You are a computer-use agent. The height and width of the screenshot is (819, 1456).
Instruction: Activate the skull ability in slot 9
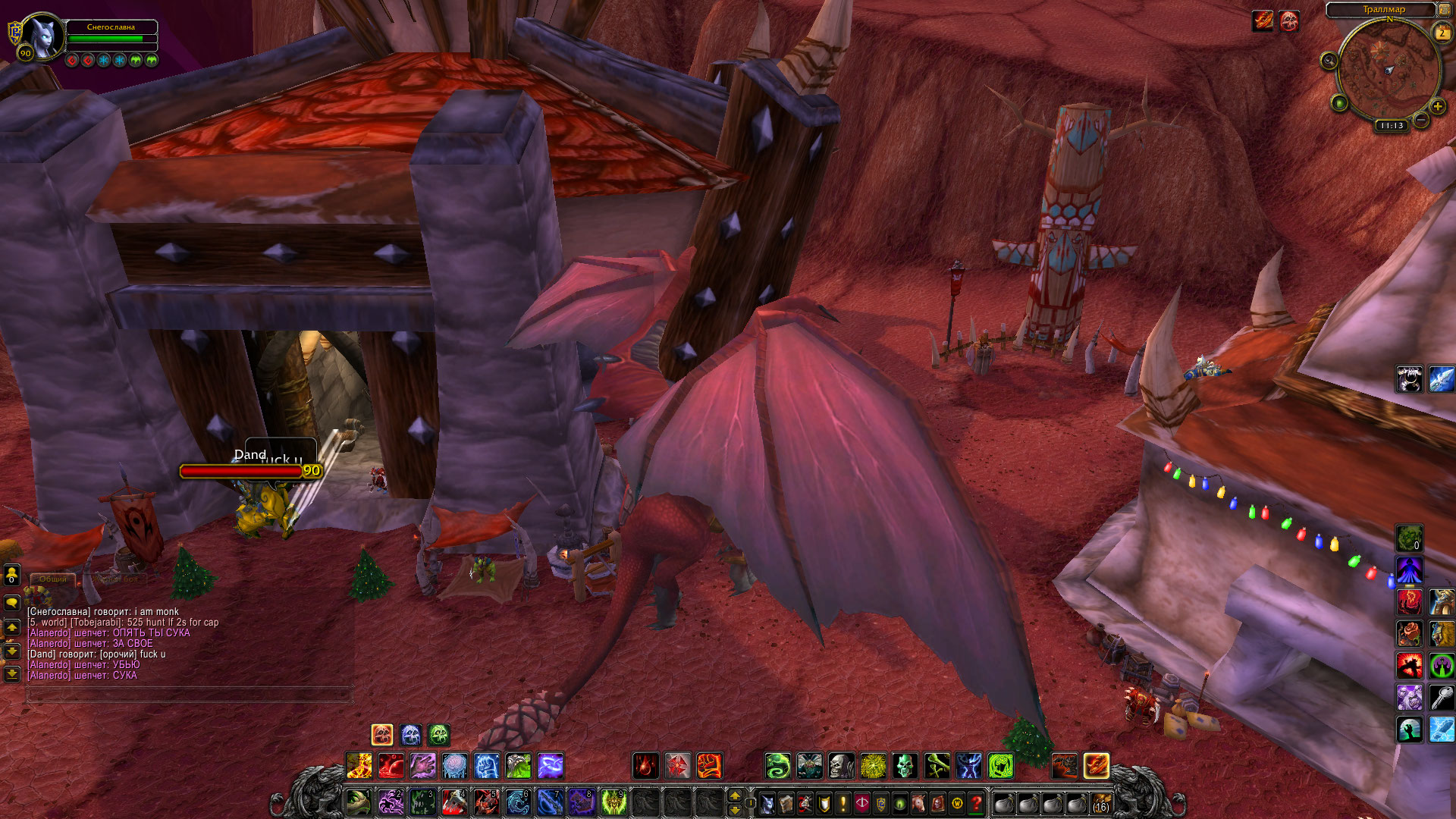[613, 802]
